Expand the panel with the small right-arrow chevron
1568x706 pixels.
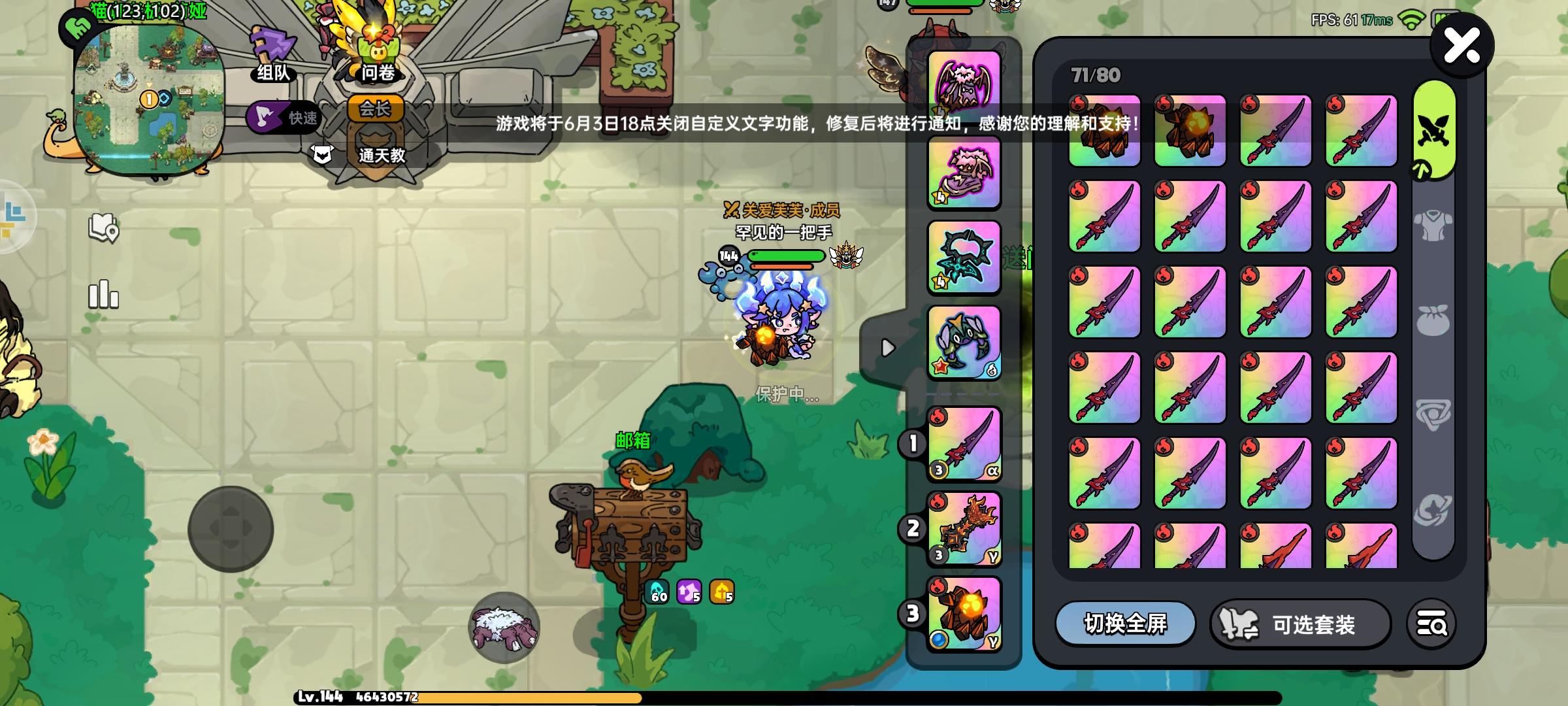tap(887, 348)
